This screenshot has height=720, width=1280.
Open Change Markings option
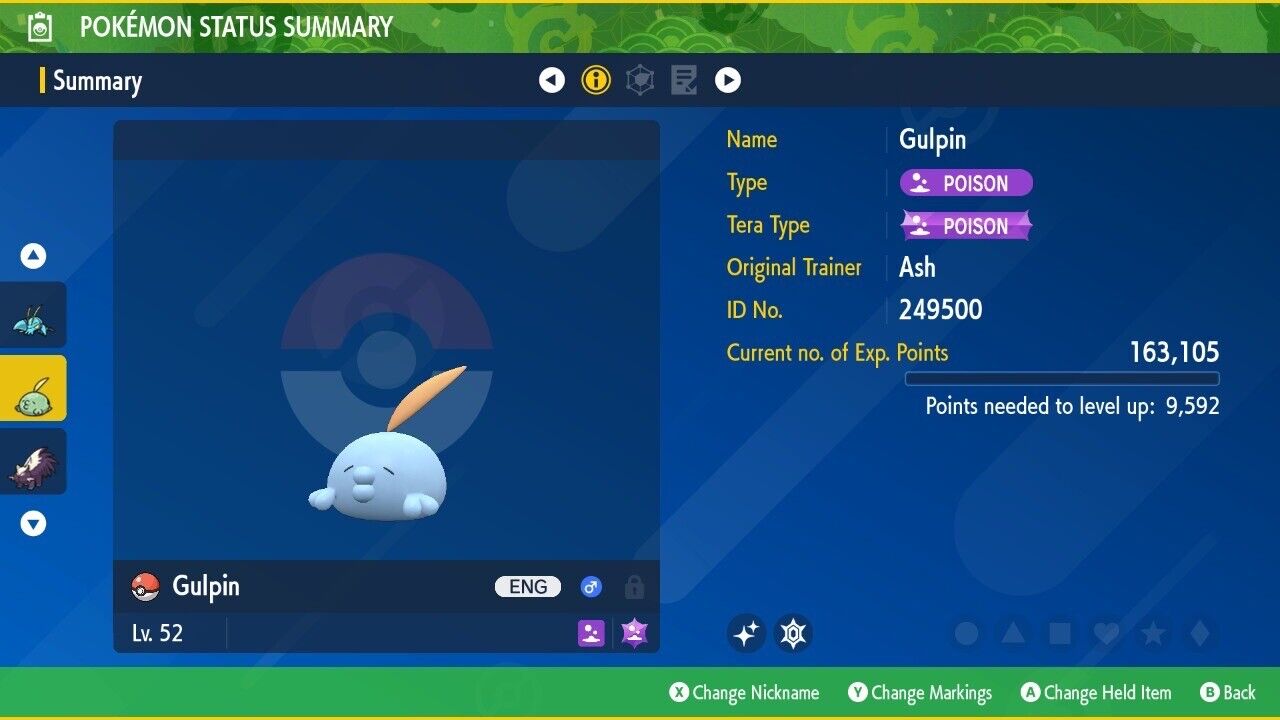coord(921,692)
